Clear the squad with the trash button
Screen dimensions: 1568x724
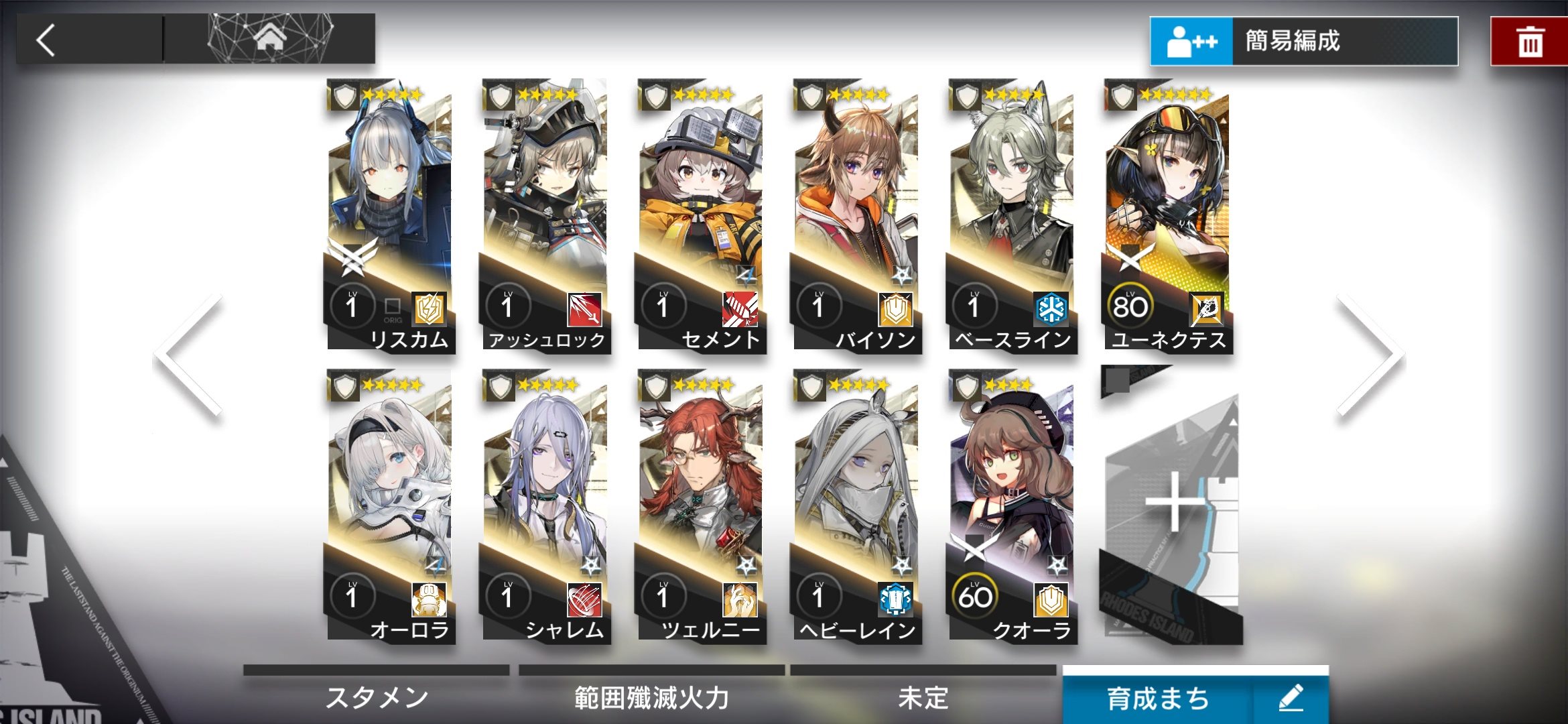[1530, 42]
